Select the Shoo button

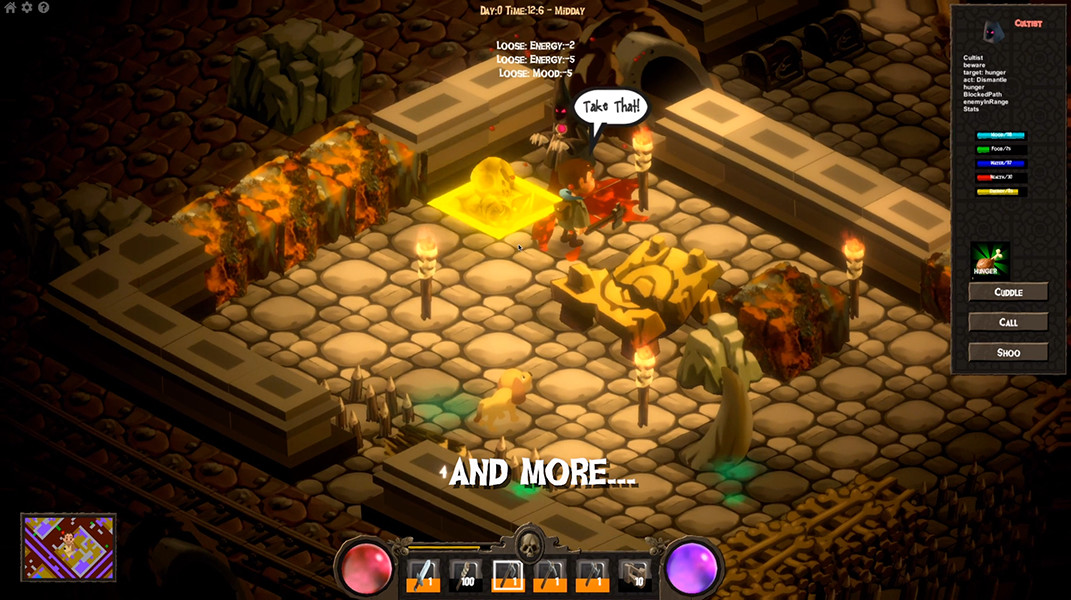point(1008,352)
